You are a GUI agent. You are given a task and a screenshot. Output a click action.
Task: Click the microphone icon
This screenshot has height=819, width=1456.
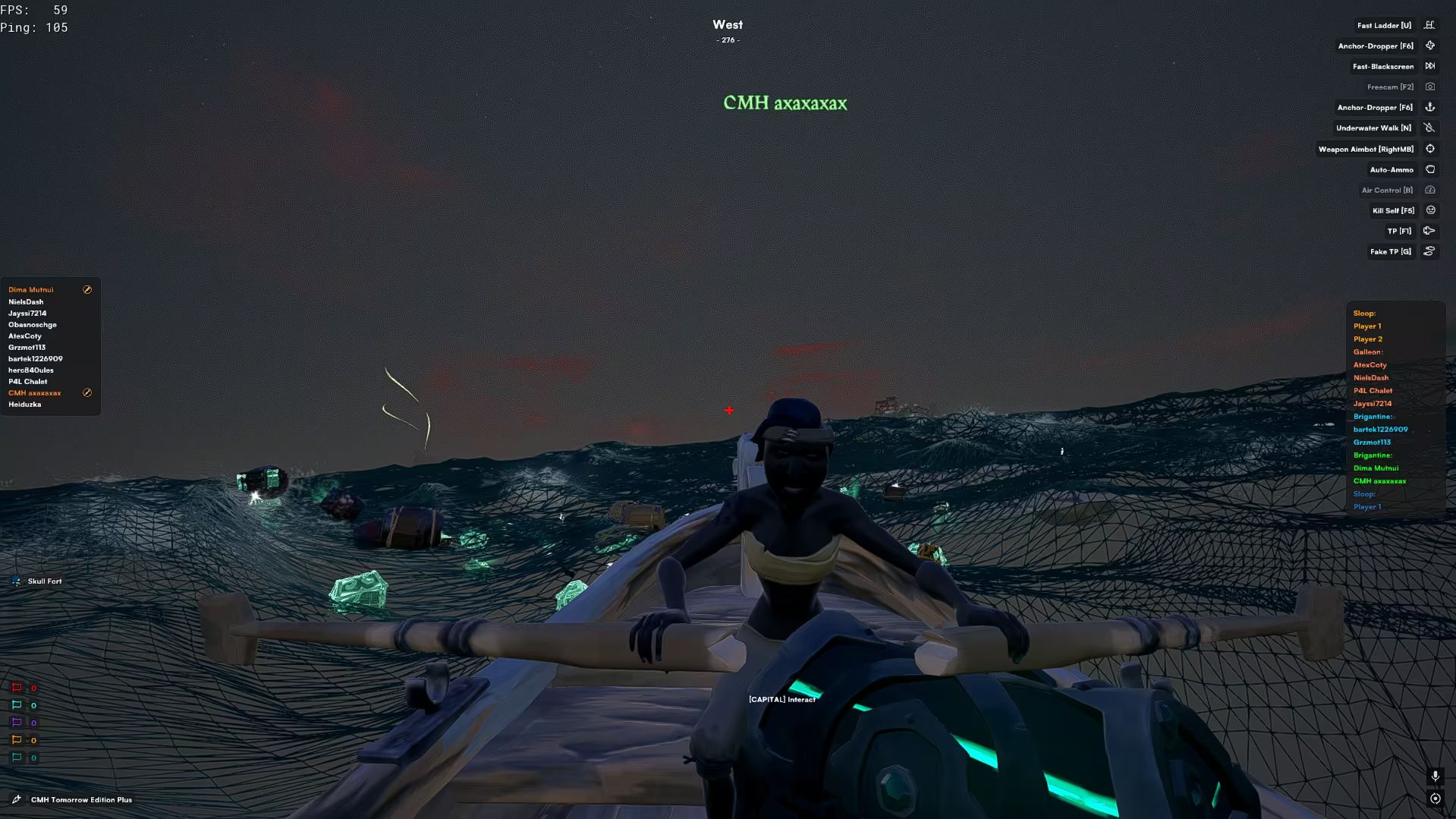pyautogui.click(x=1435, y=776)
